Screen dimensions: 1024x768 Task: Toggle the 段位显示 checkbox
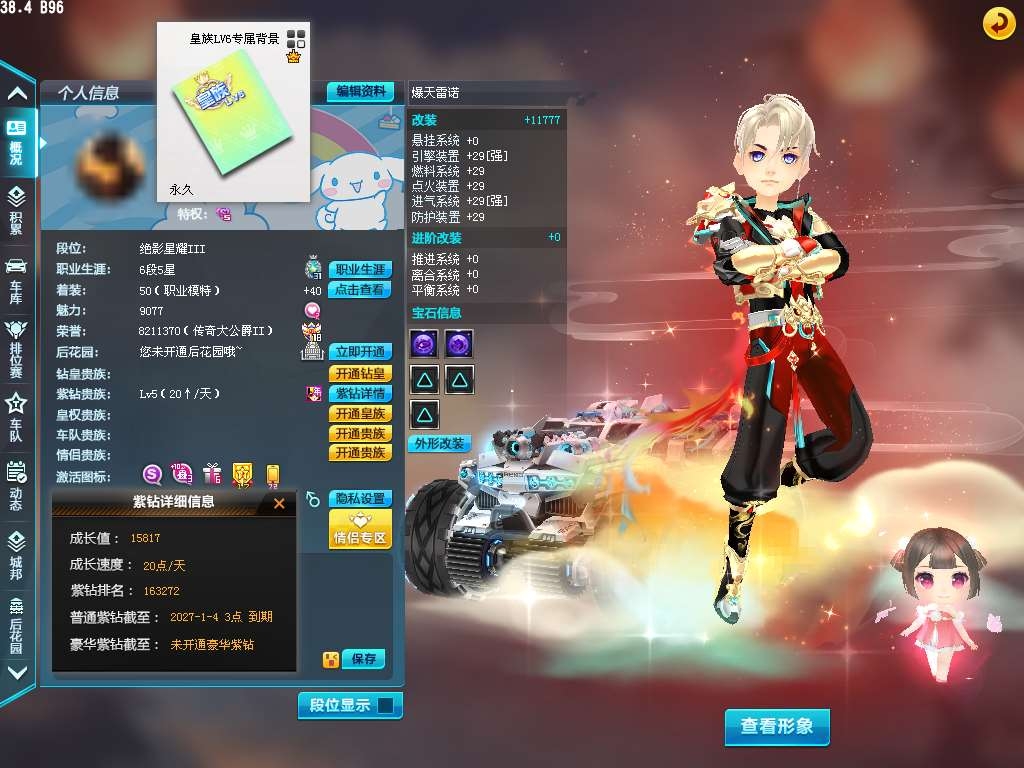386,705
